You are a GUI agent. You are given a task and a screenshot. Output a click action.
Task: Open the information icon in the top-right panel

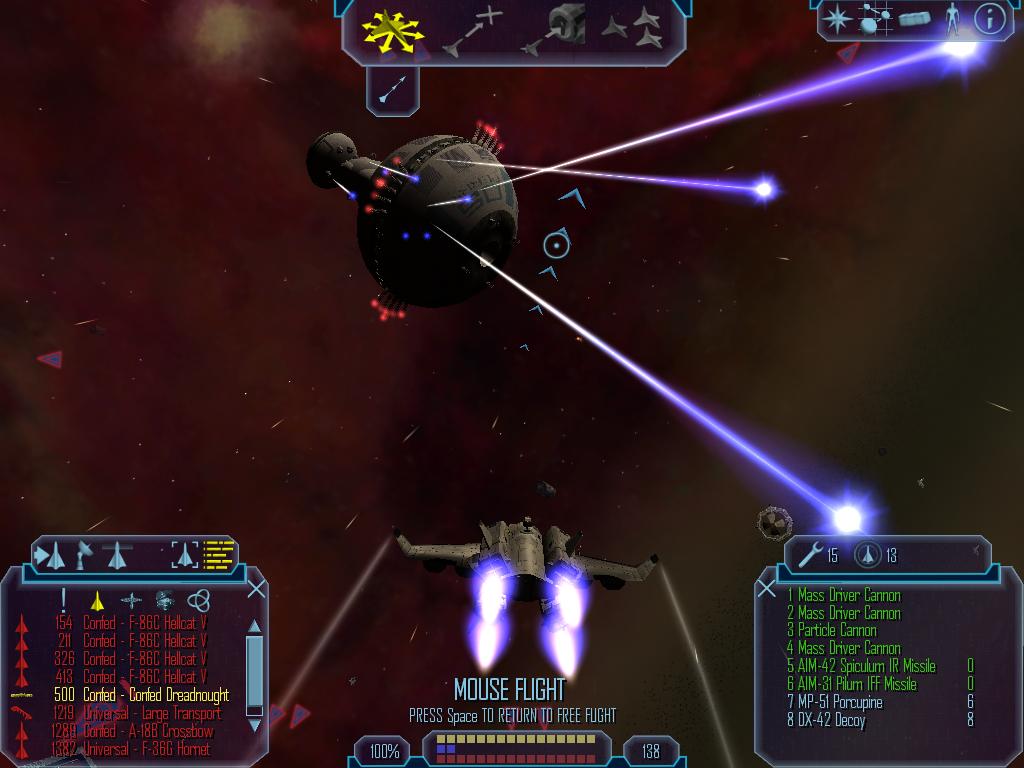(988, 19)
